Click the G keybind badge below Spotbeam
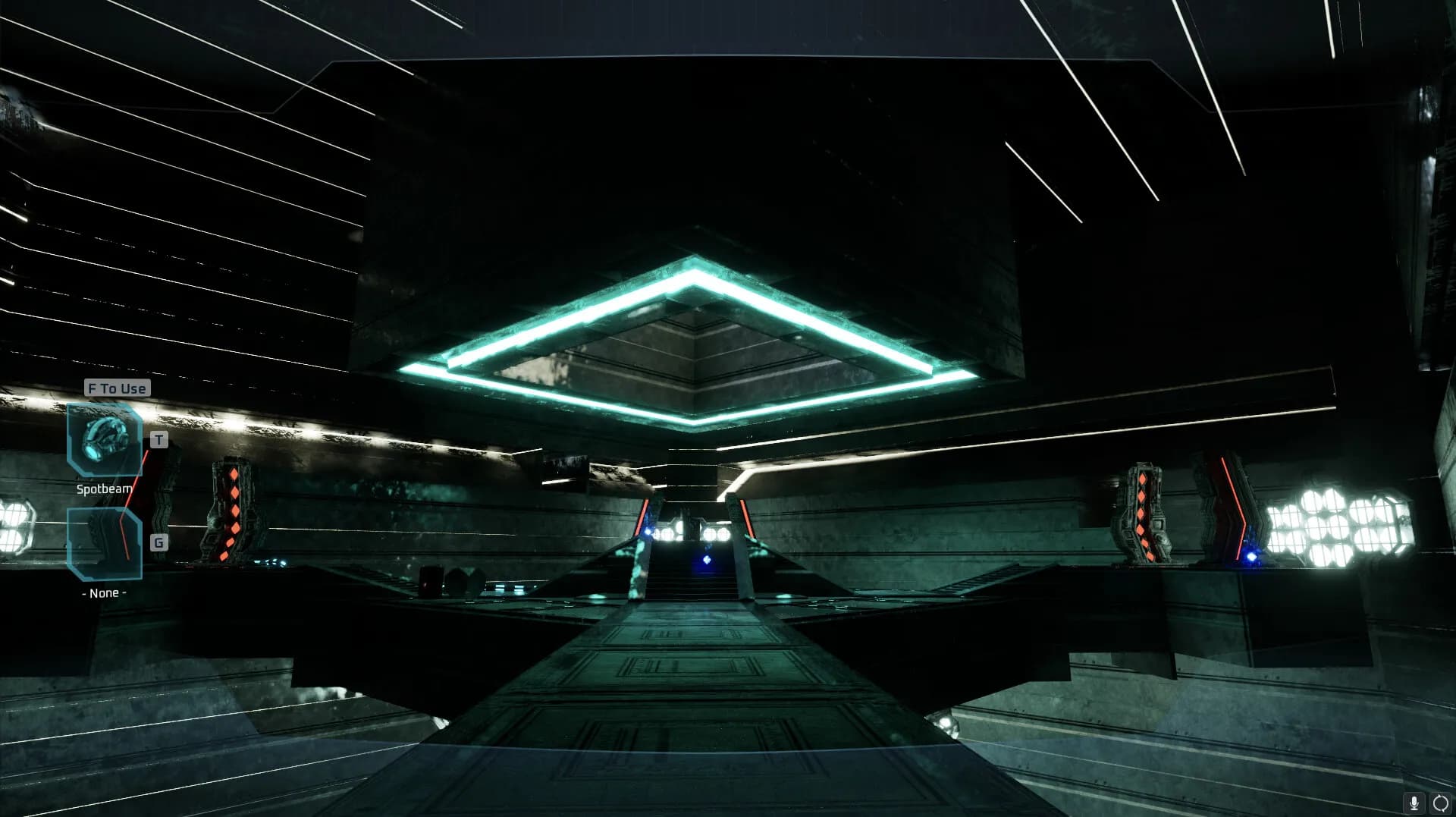 158,542
